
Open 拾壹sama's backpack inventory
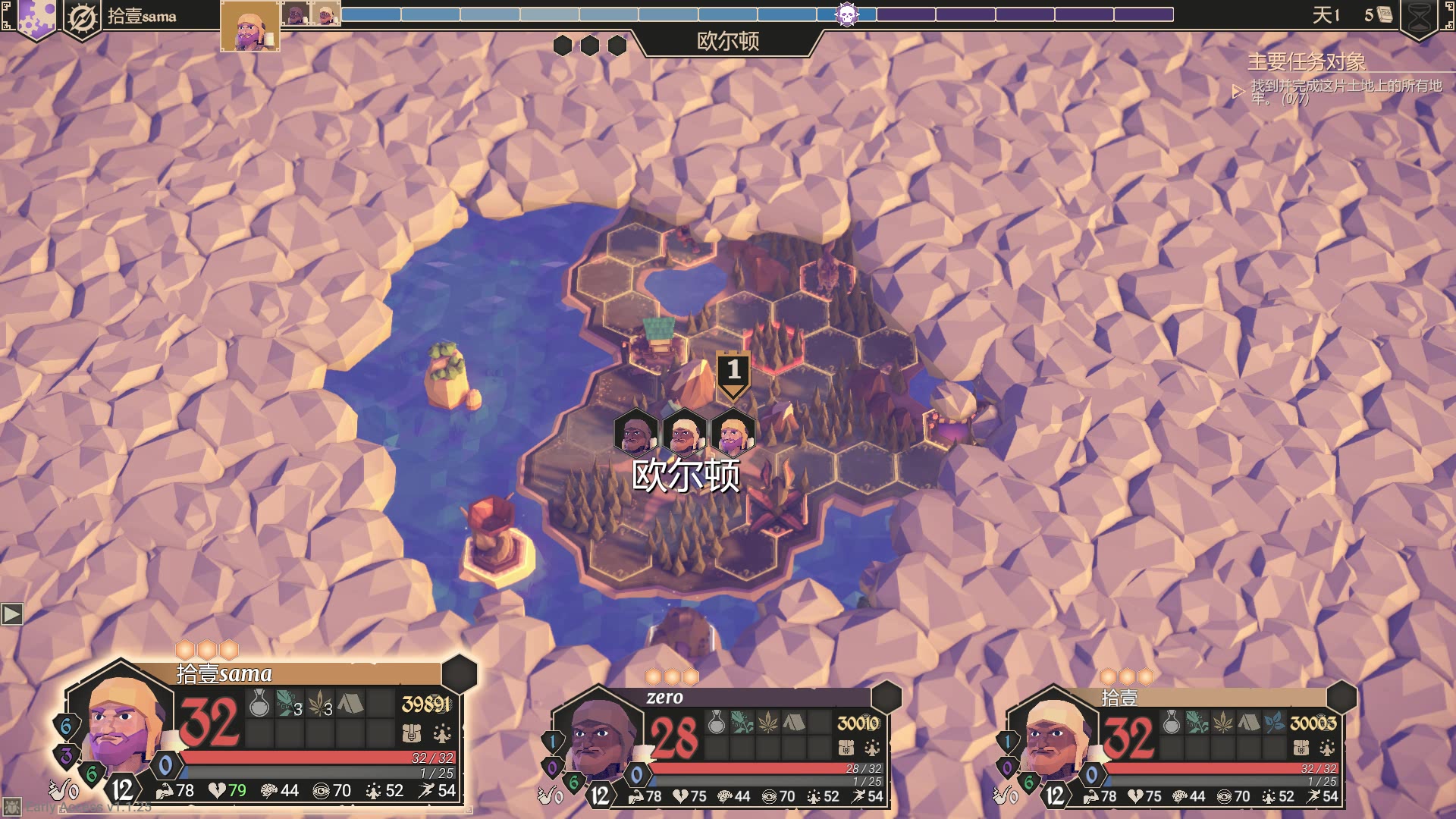point(411,733)
